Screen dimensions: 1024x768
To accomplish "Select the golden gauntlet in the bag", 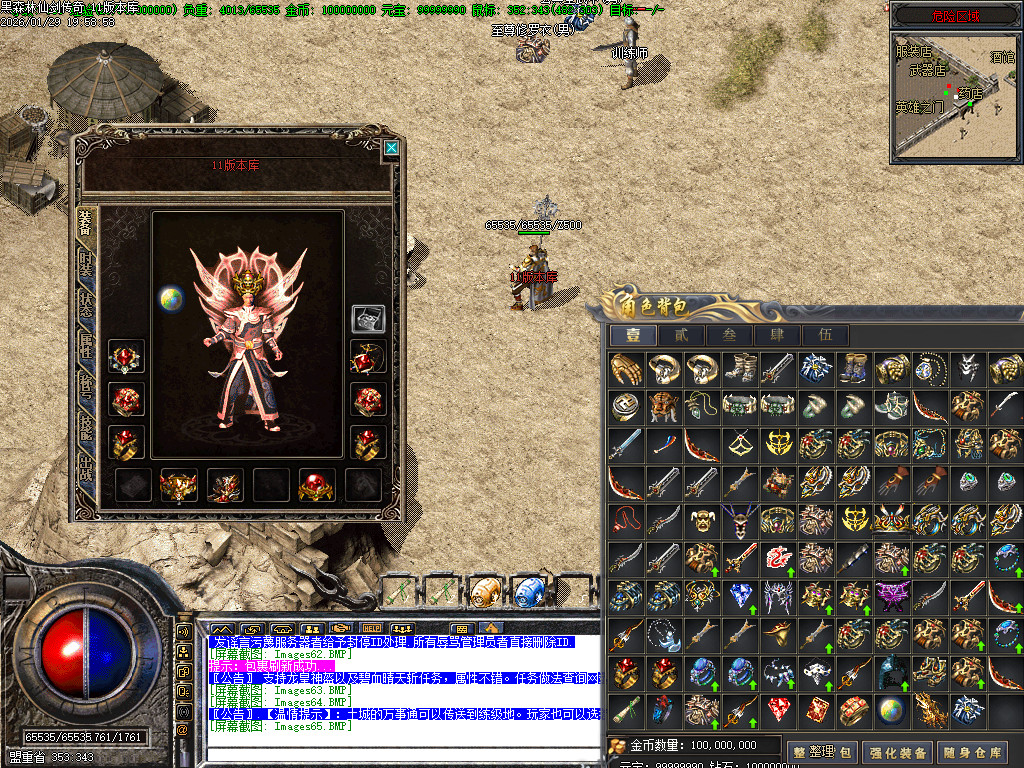I will (626, 368).
